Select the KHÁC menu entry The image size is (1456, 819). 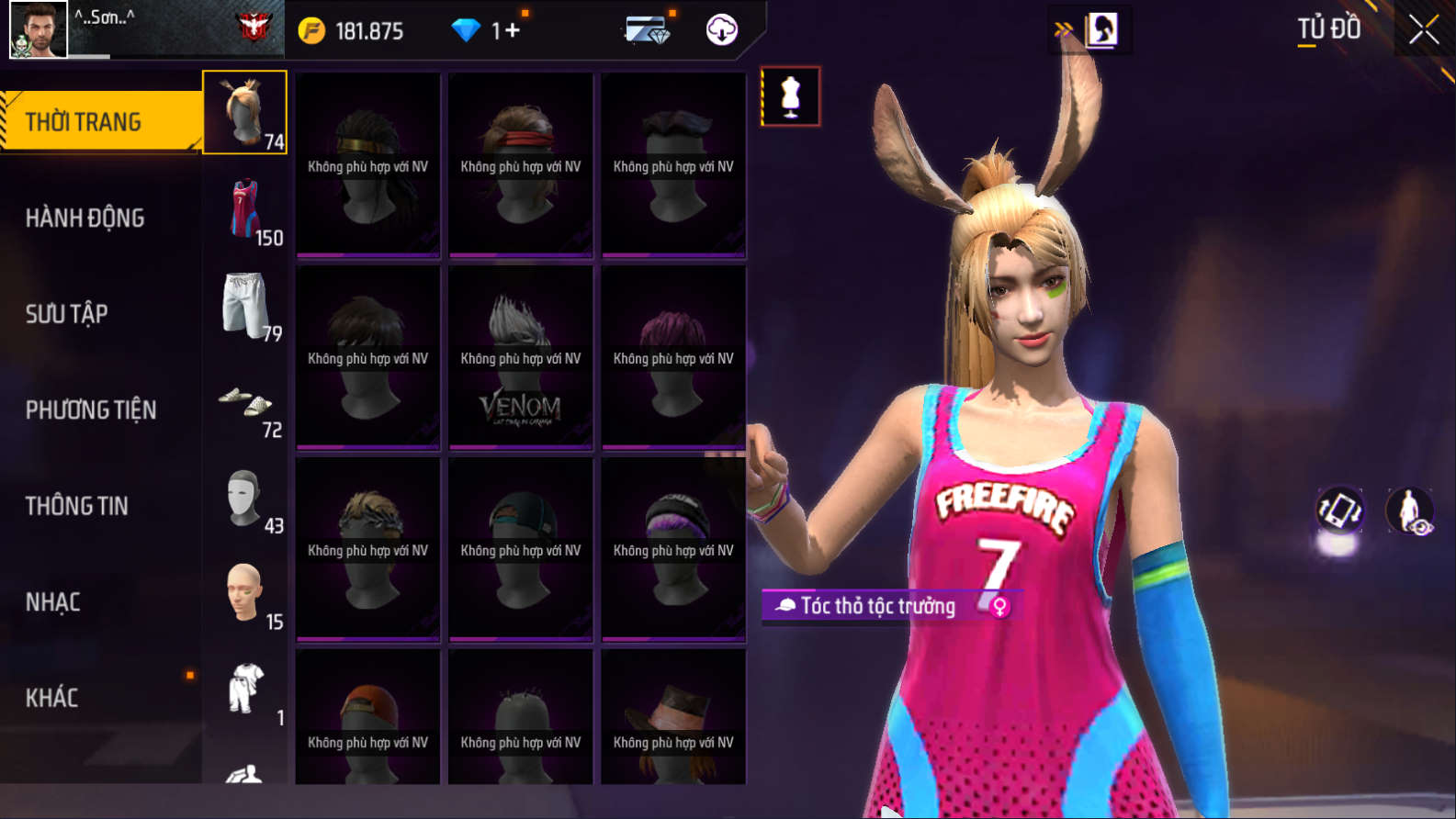[51, 698]
